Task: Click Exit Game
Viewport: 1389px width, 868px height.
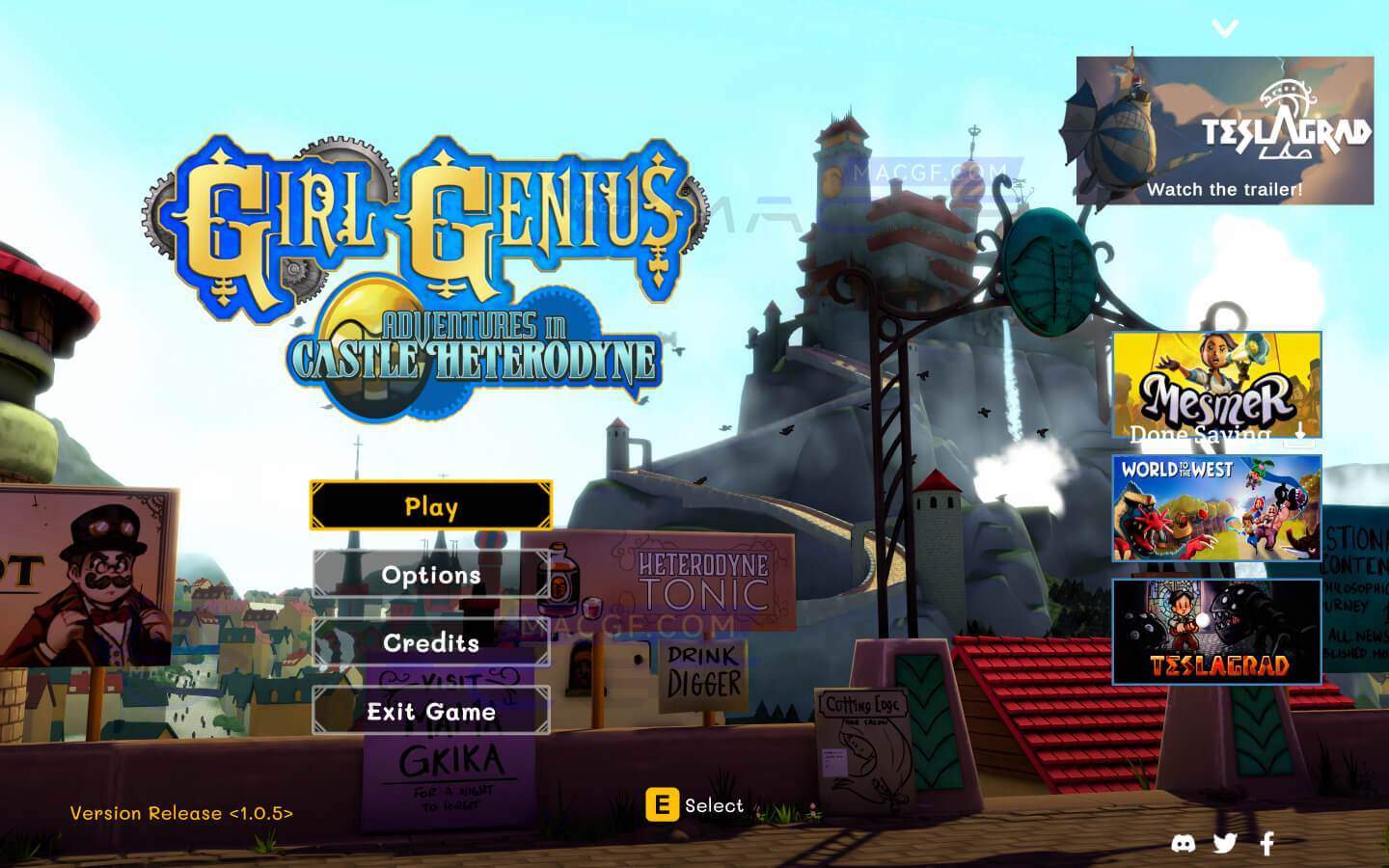Action: click(x=431, y=713)
